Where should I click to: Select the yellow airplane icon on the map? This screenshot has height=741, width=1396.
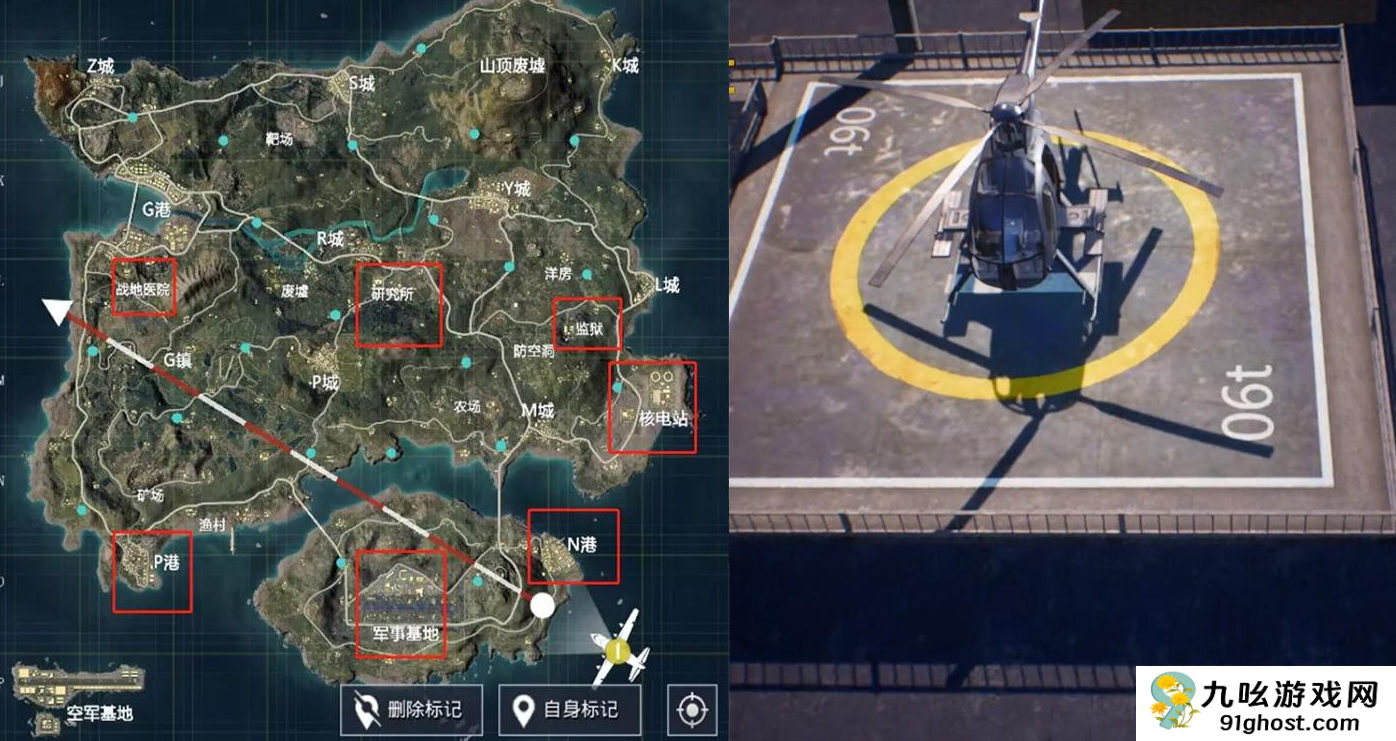619,651
